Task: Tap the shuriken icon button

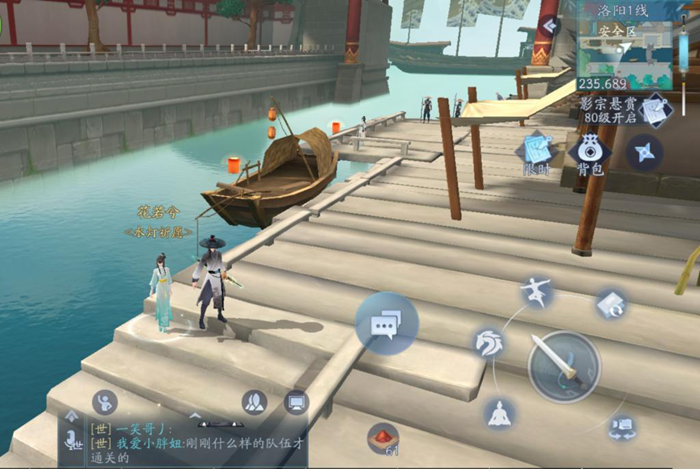Action: click(x=643, y=151)
